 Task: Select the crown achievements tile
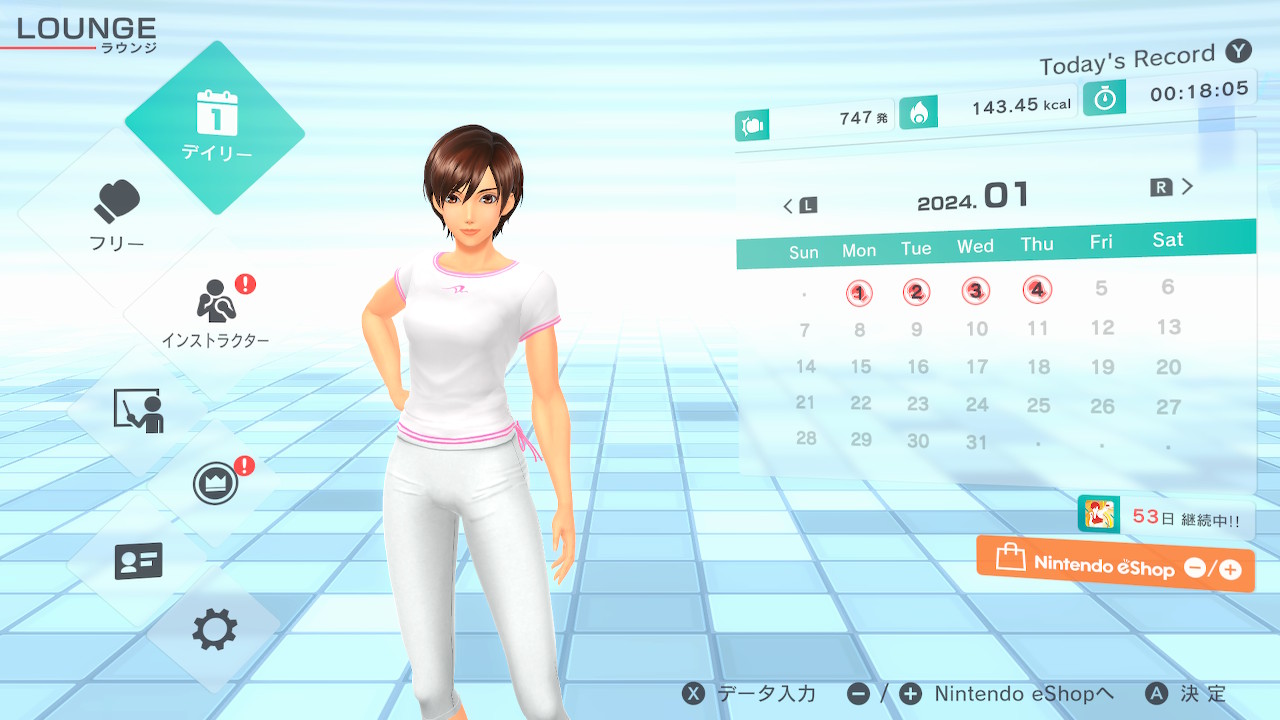(x=215, y=485)
